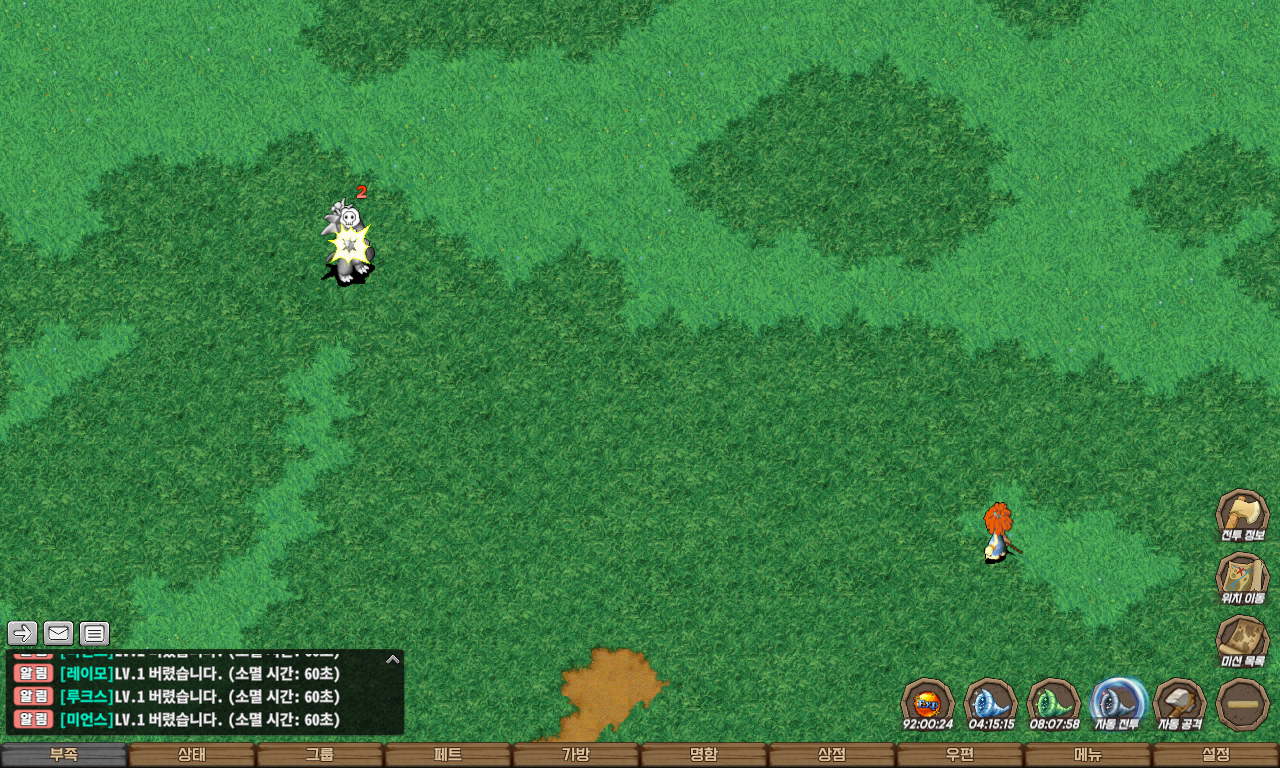Show the 미션 목록 mission list scroll
1280x768 pixels.
1242,640
